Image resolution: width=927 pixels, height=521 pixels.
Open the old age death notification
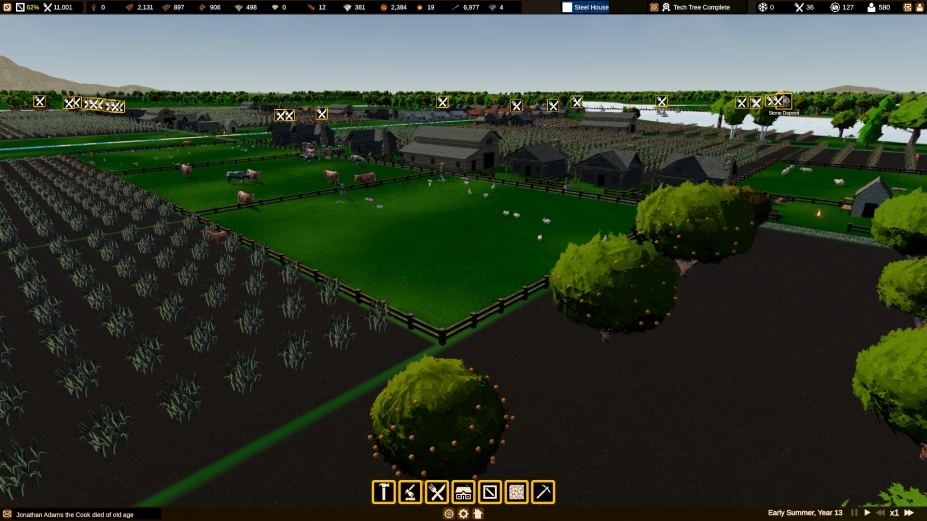80,514
